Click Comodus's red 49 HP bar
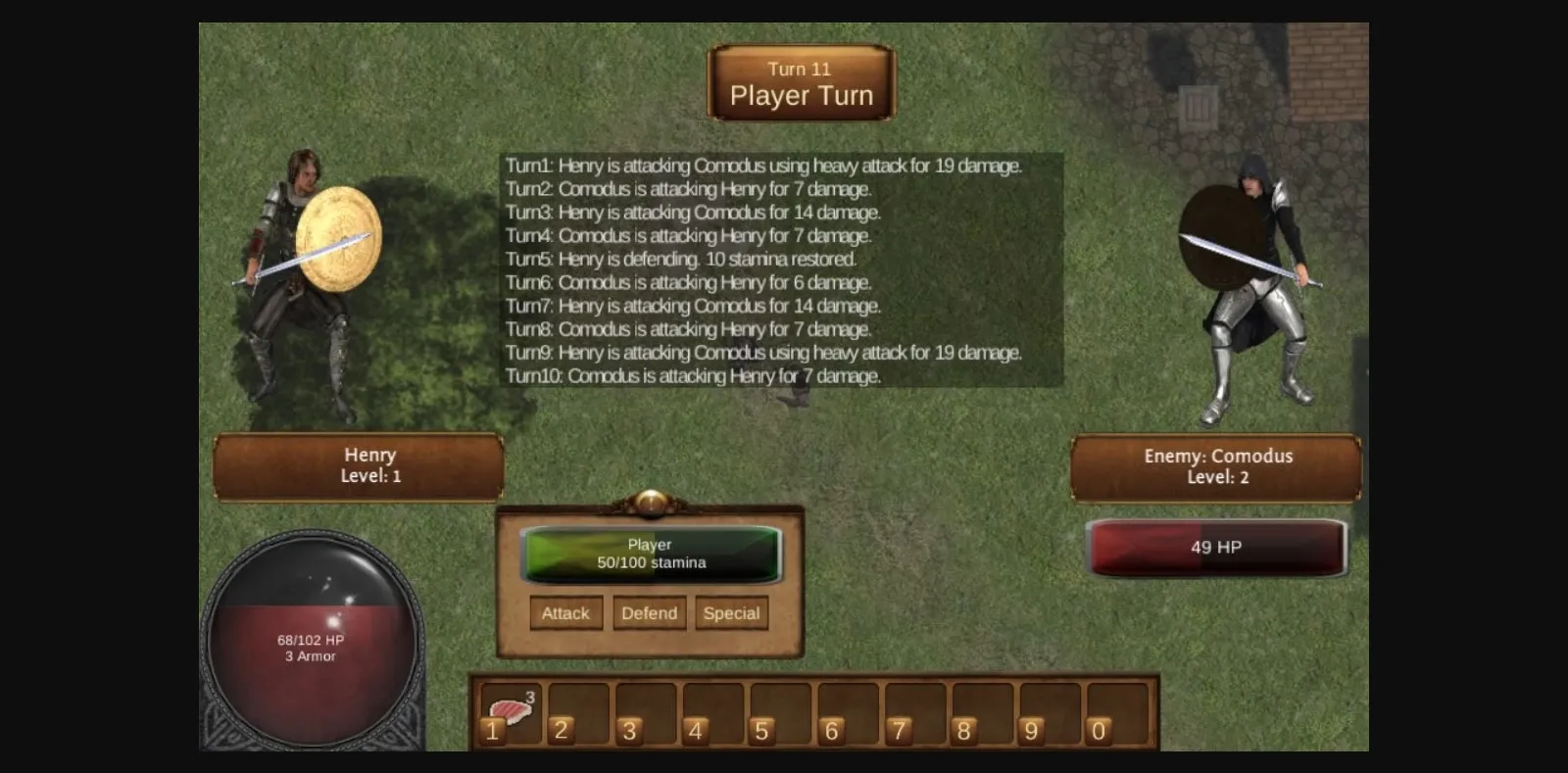The image size is (1568, 773). pos(1215,549)
